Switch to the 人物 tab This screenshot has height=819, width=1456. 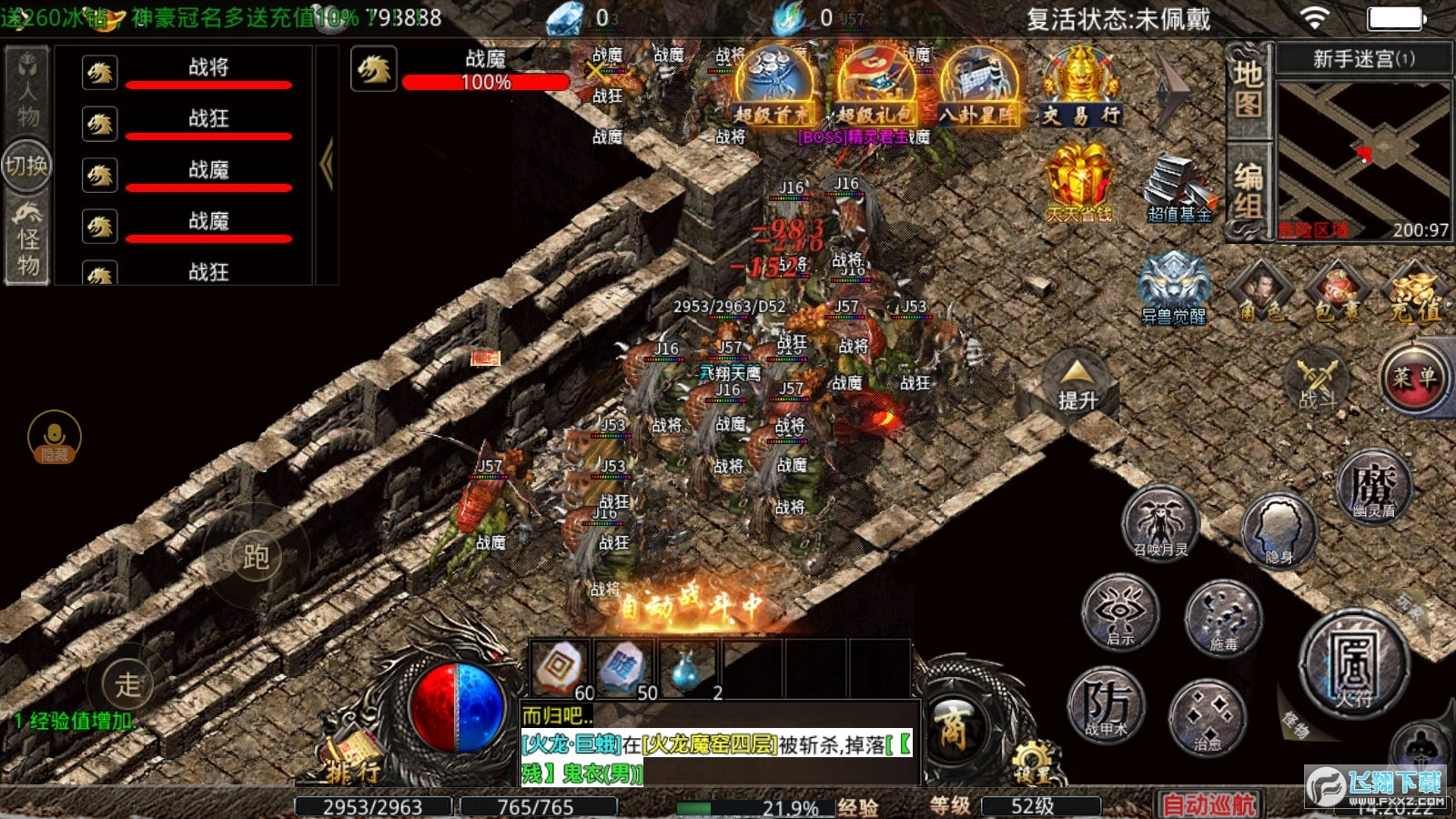coord(27,91)
